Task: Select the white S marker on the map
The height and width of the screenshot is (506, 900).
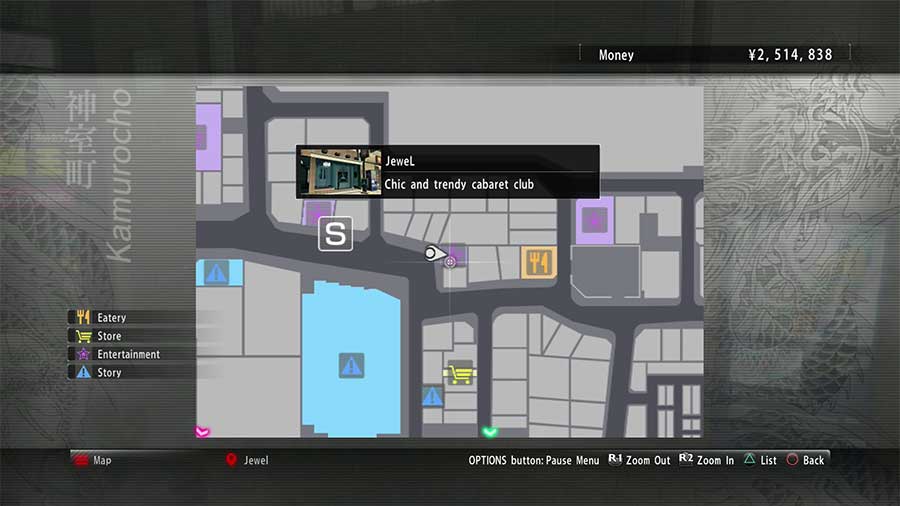Action: point(335,235)
